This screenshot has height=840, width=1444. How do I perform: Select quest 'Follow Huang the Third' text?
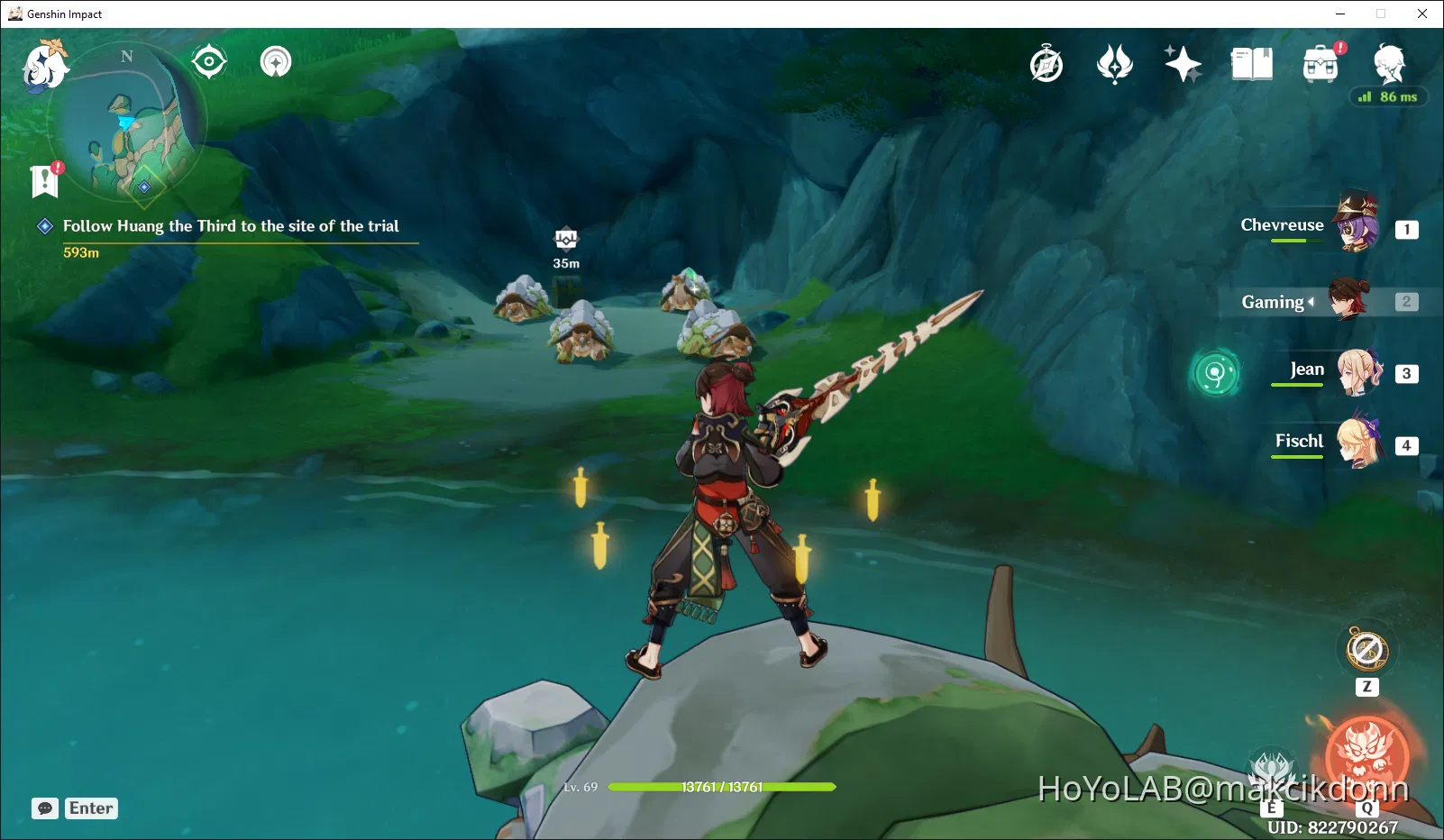230,226
